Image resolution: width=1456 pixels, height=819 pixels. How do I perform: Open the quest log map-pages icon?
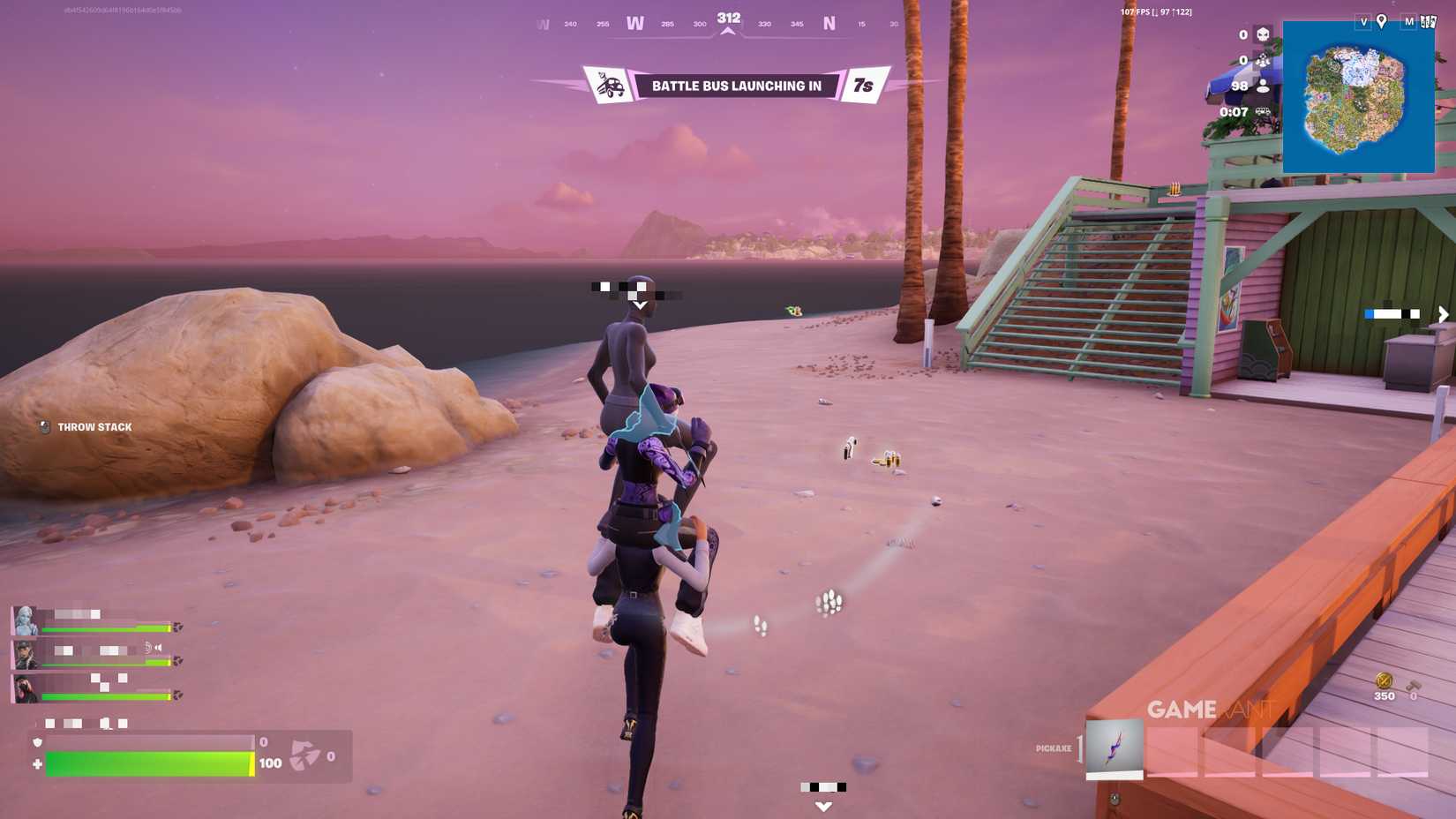pos(1429,21)
